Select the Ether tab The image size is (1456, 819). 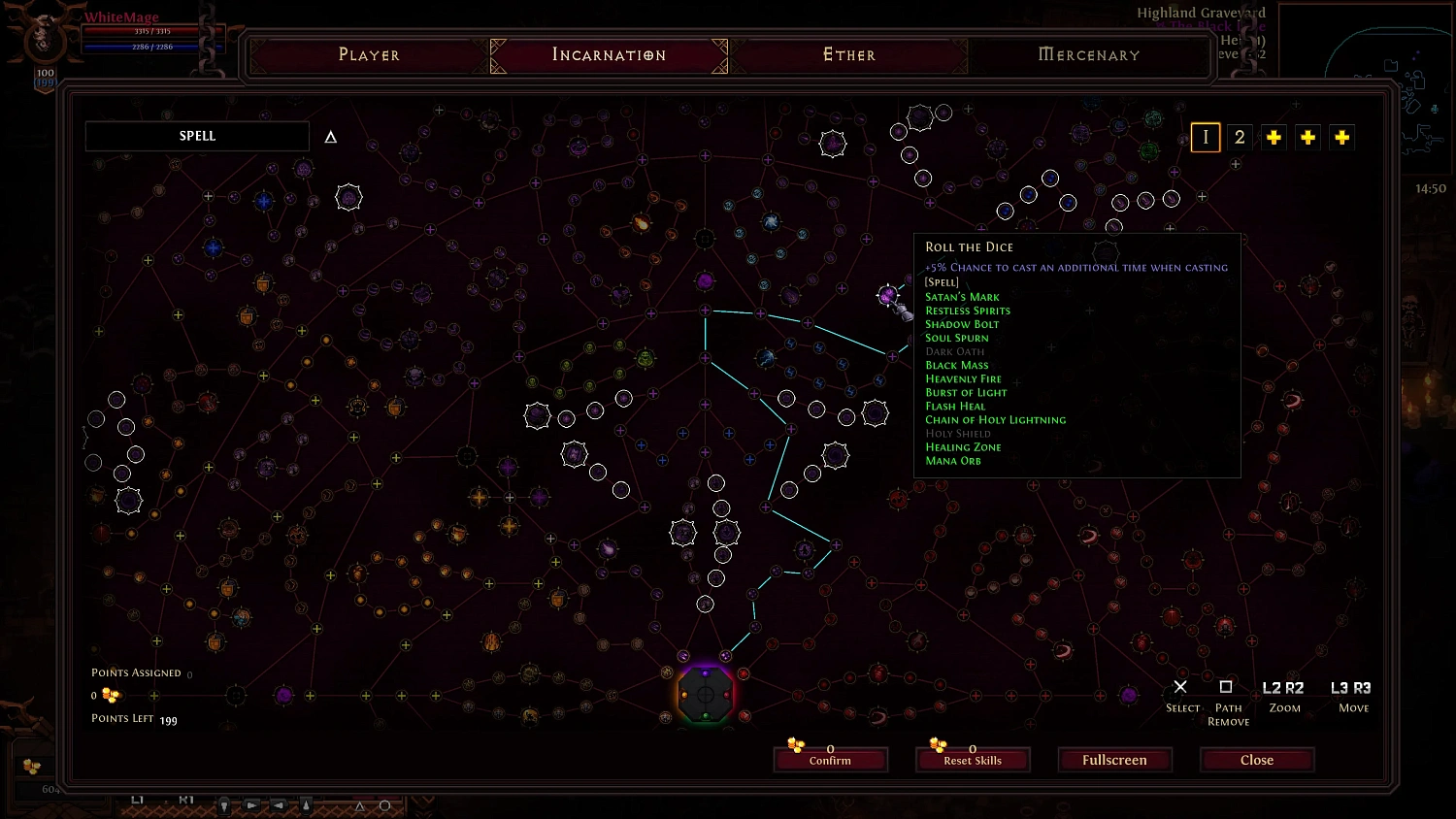point(849,55)
